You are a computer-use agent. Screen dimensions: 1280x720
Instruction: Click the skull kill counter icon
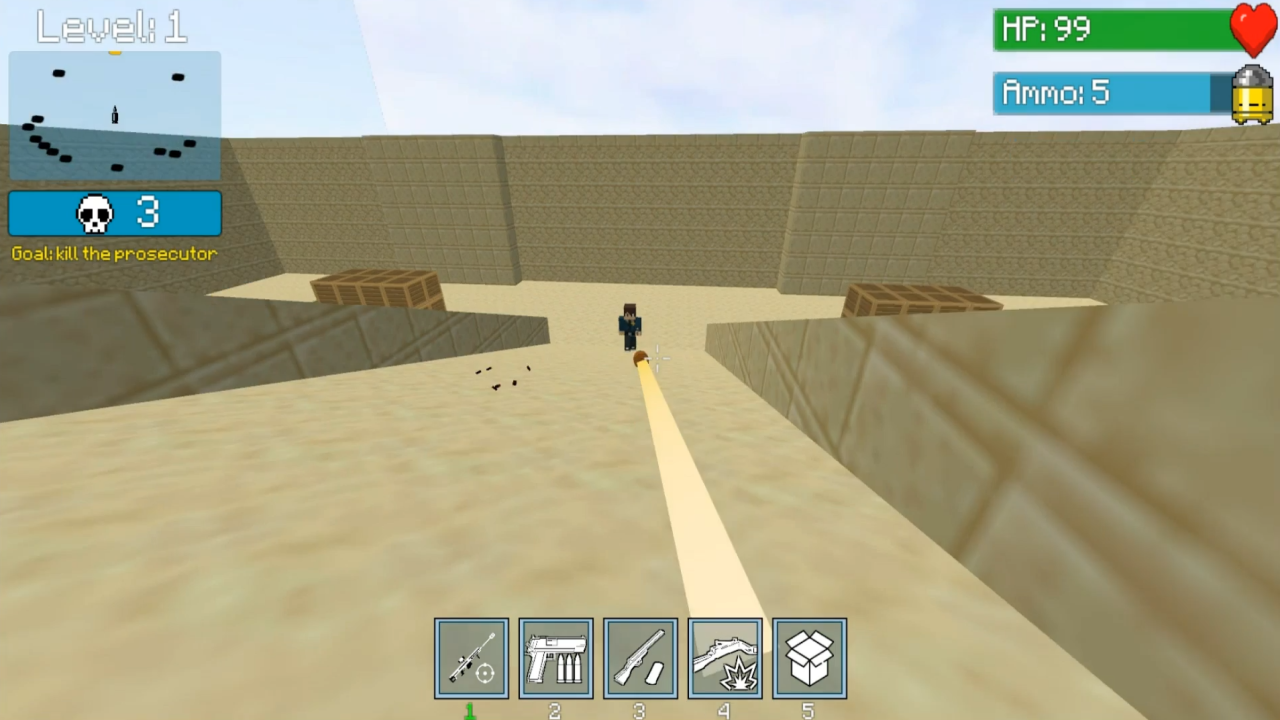[x=94, y=211]
